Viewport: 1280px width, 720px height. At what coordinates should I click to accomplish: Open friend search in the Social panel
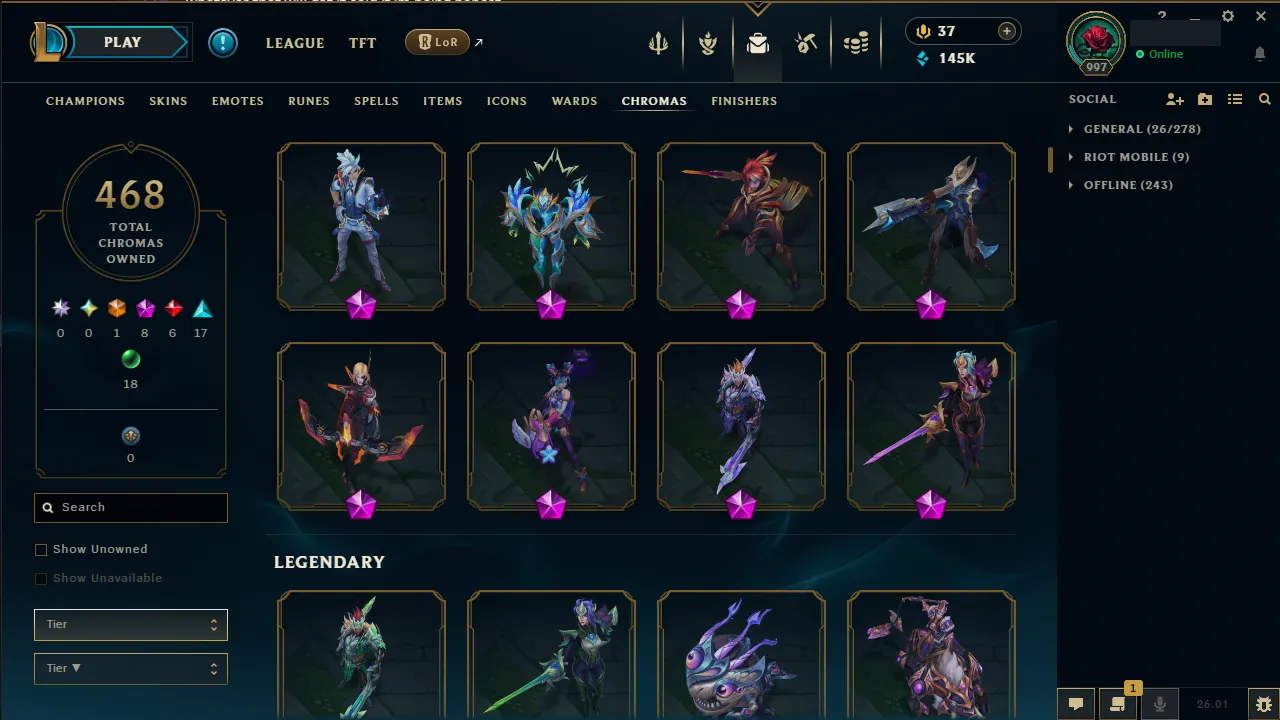point(1264,99)
